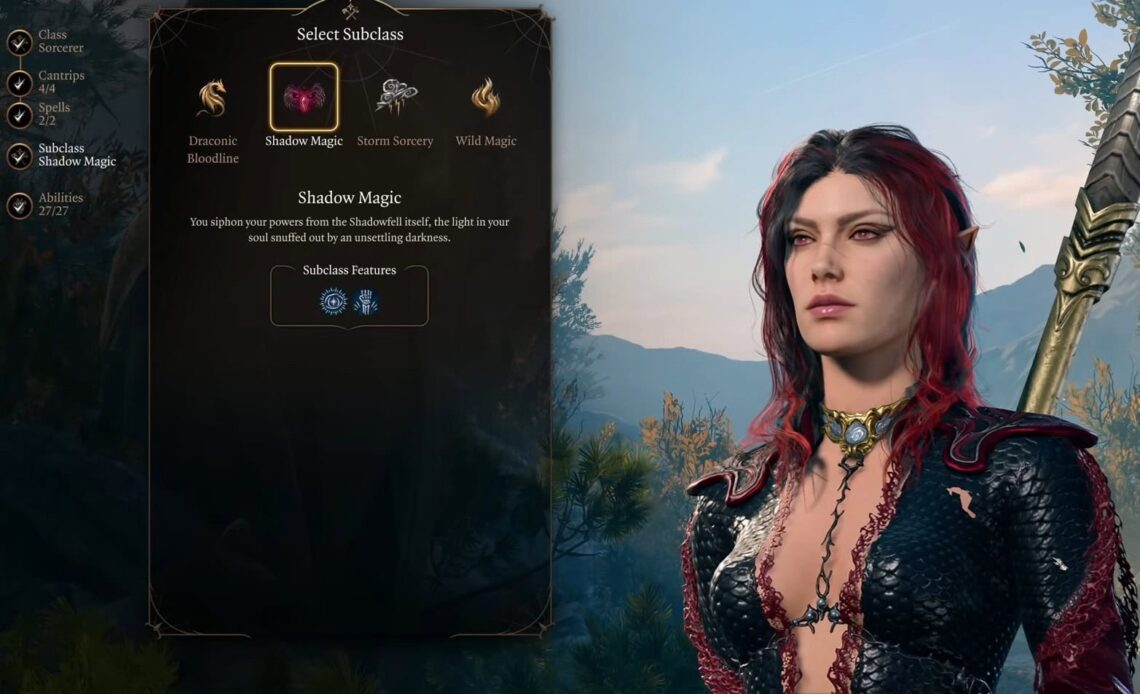This screenshot has width=1140, height=694.
Task: Choose the Shadow Magic subclass icon
Action: (x=304, y=97)
